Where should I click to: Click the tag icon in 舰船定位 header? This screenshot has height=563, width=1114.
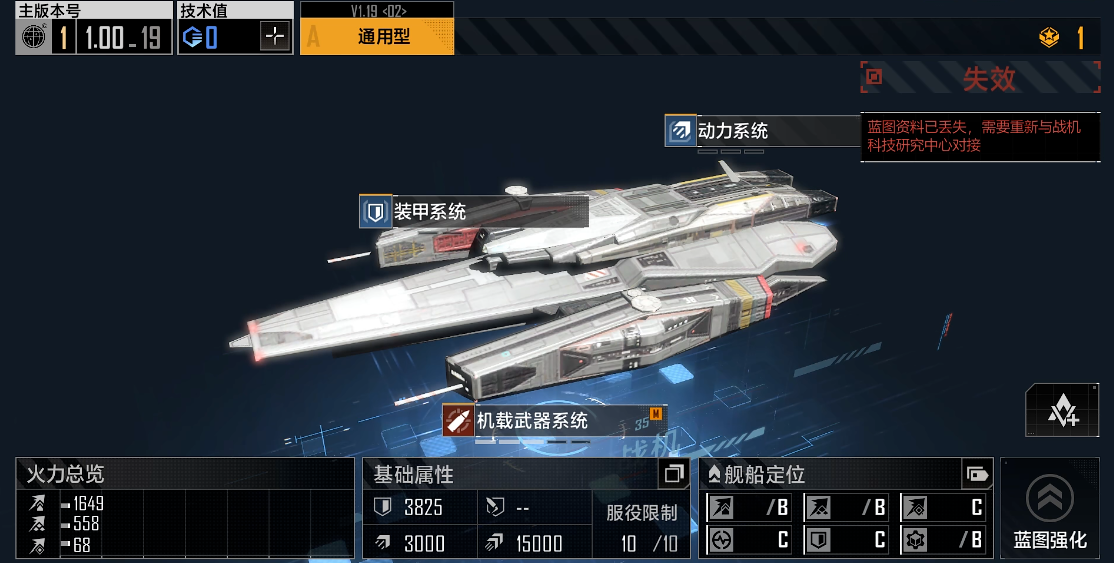[976, 473]
